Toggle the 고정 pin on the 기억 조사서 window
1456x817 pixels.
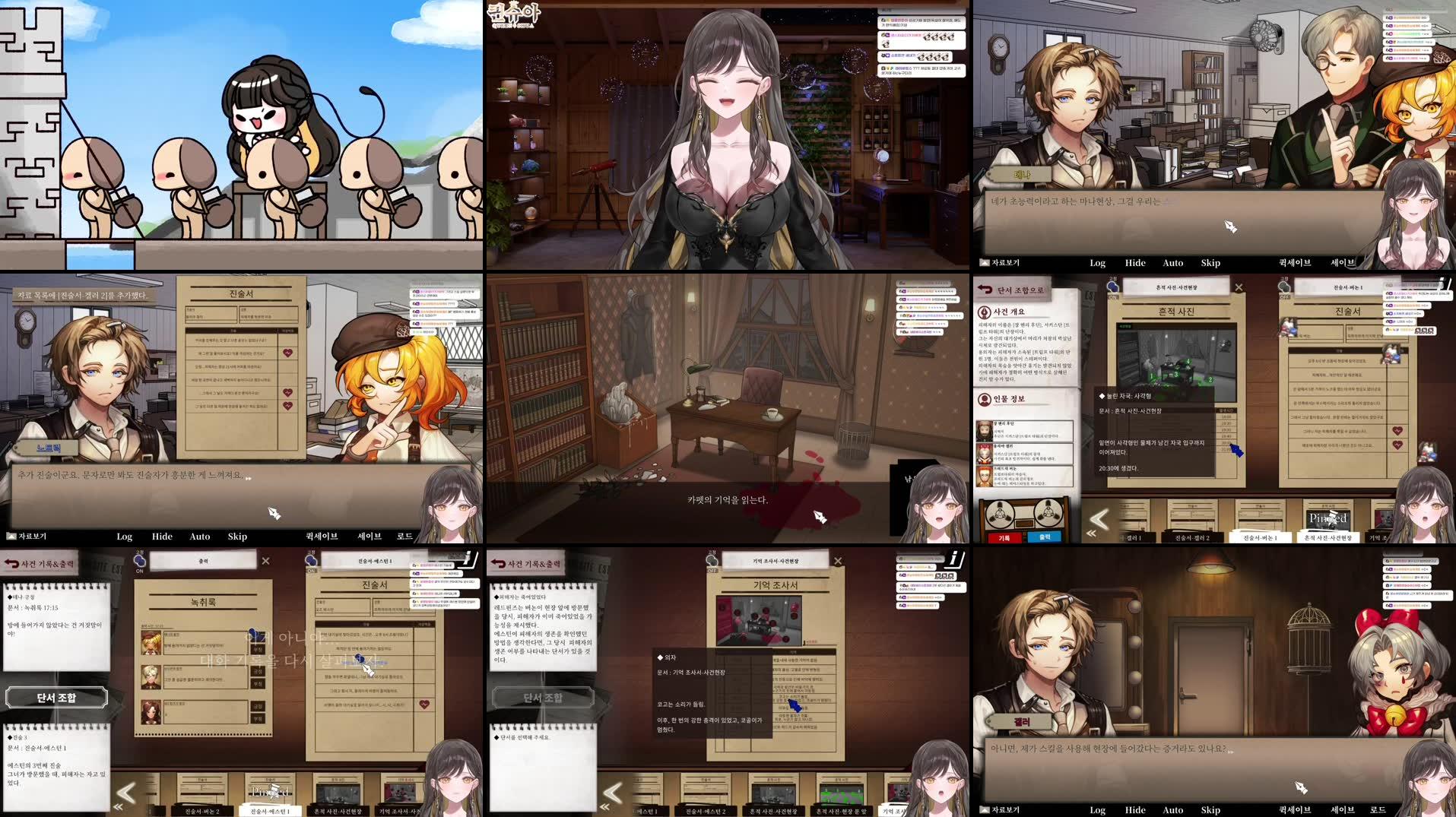tap(711, 562)
